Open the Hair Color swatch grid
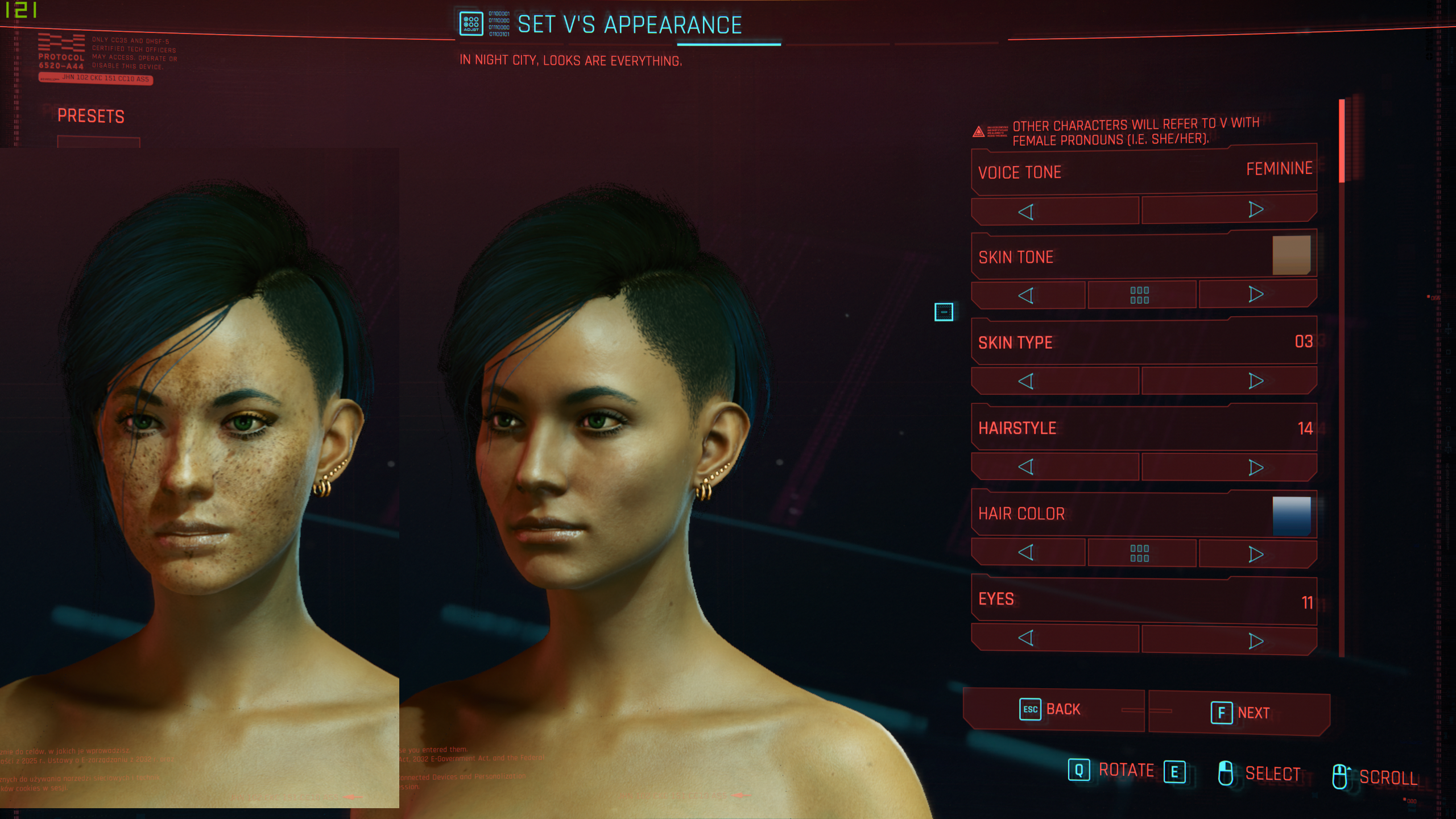This screenshot has width=1456, height=819. (x=1140, y=553)
